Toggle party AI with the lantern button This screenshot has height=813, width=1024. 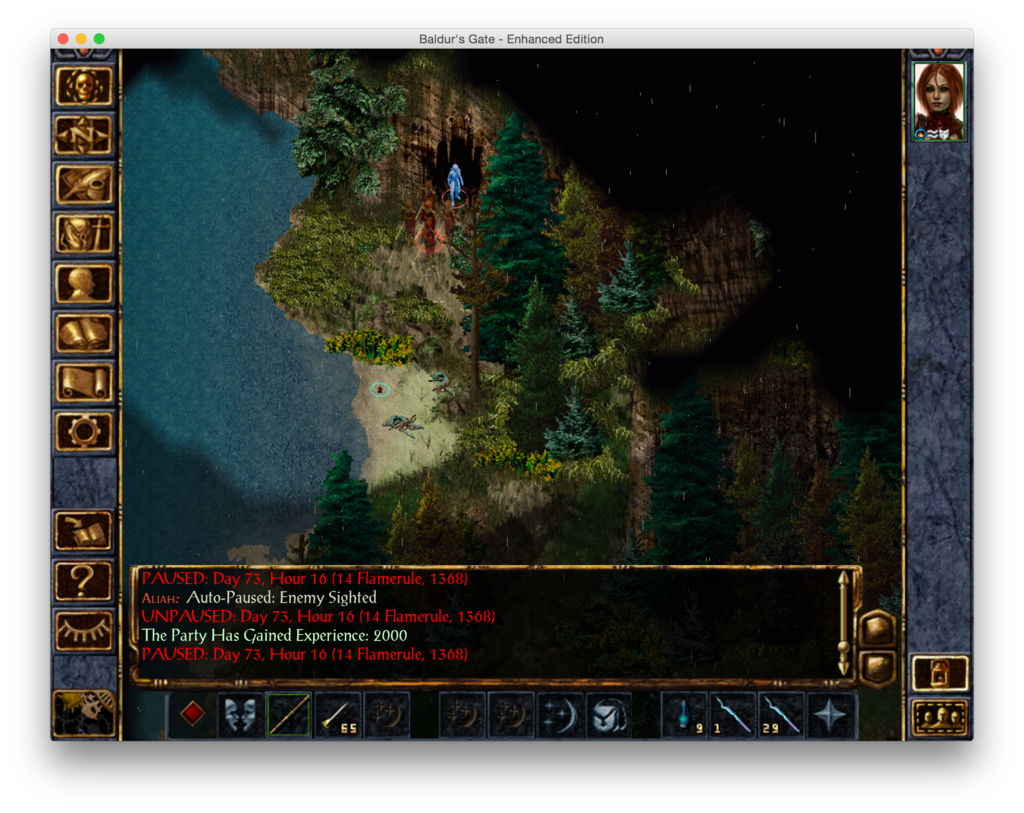coord(940,672)
